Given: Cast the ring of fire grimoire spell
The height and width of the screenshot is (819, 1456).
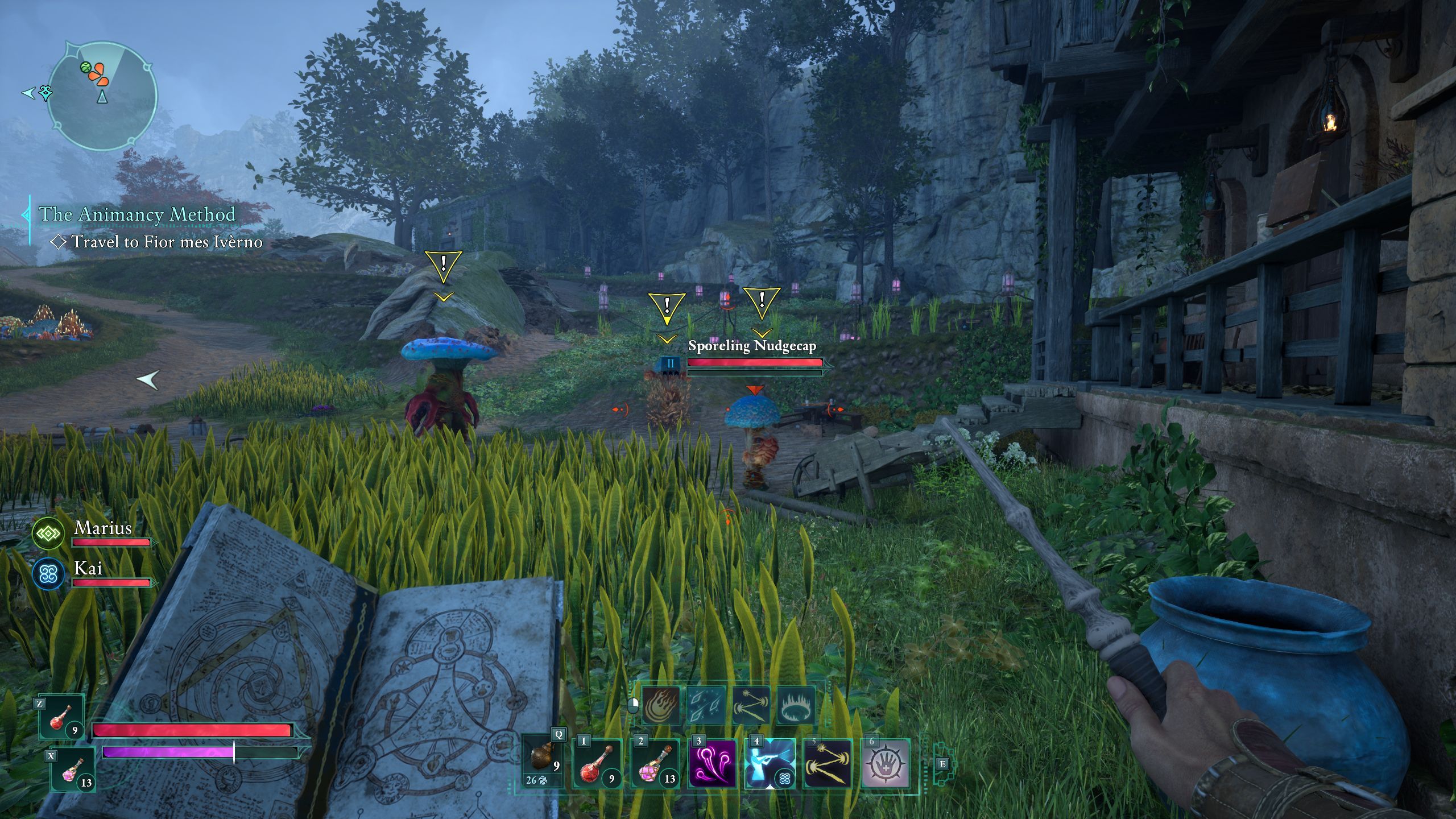Looking at the screenshot, I should [x=796, y=705].
